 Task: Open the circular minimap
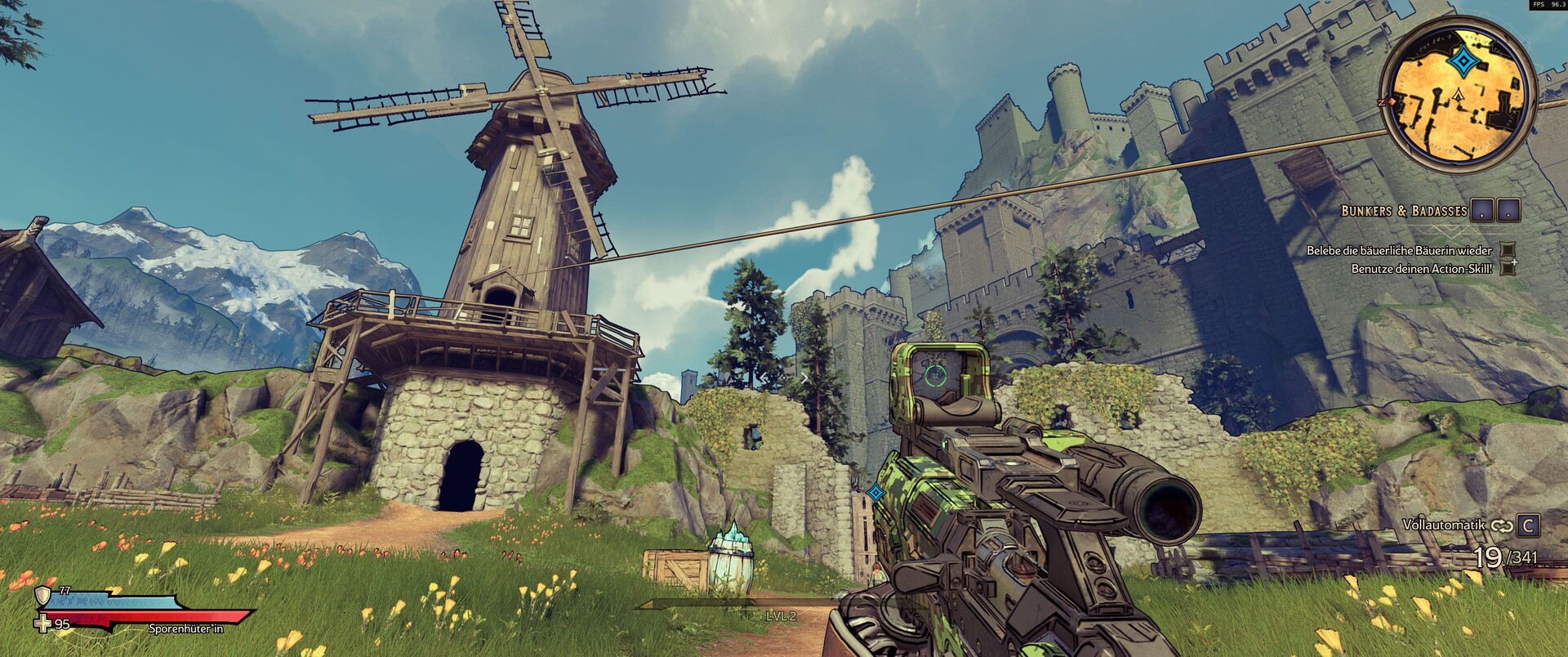(1457, 97)
